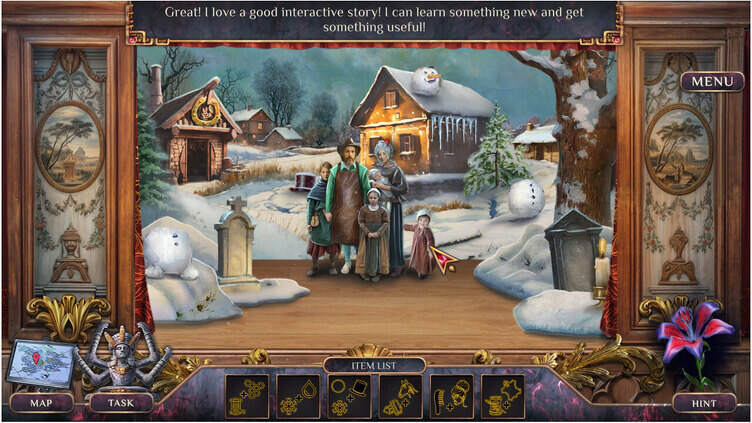Select the thread spool and chain item slot
Viewport: 752px width, 423px height.
pos(246,396)
